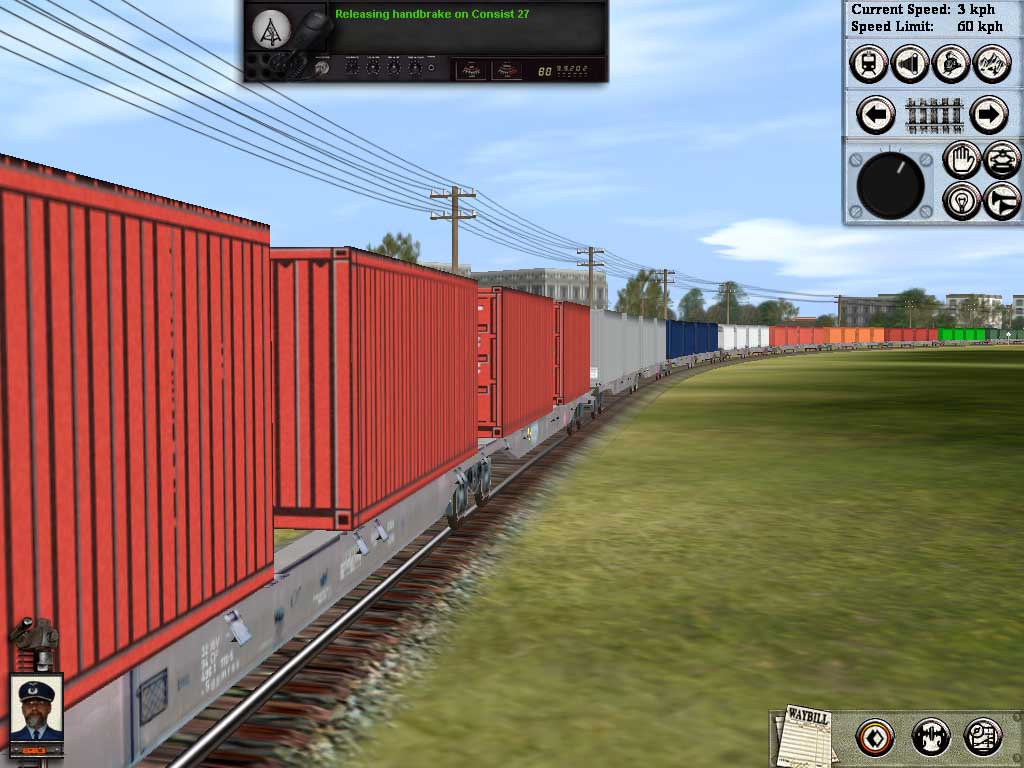Click the radio's round emblem badge
Viewport: 1024px width, 768px height.
pyautogui.click(x=270, y=30)
